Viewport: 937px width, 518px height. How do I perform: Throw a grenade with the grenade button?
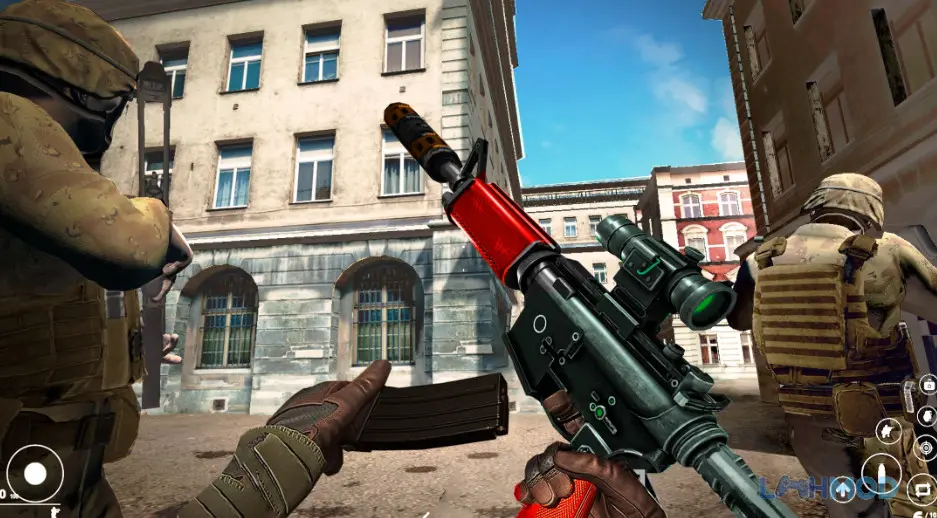925,415
